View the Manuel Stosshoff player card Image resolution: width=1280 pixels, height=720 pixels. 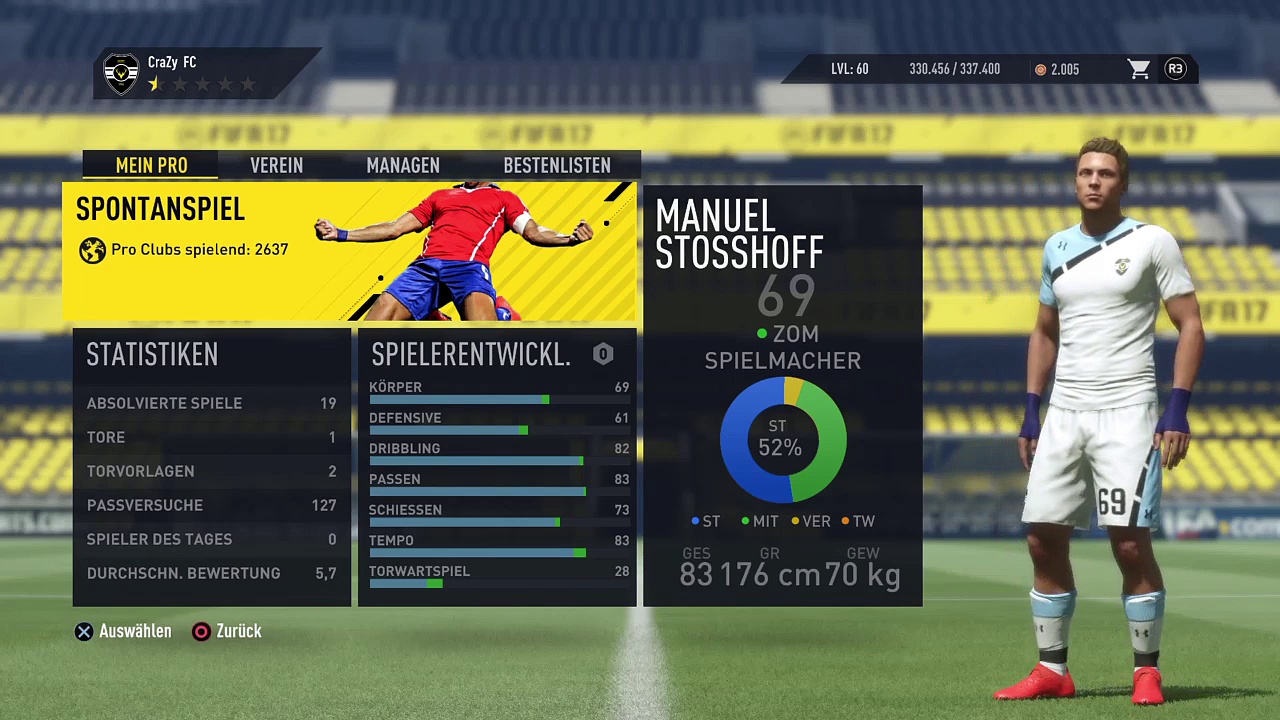pyautogui.click(x=782, y=395)
